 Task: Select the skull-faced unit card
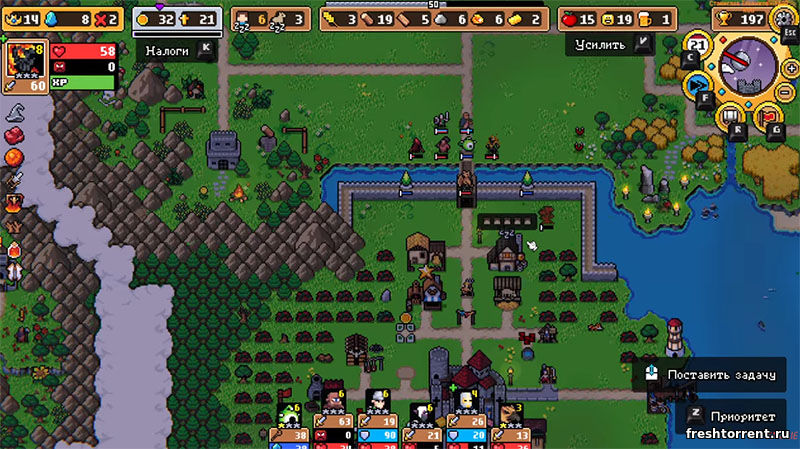click(x=466, y=402)
